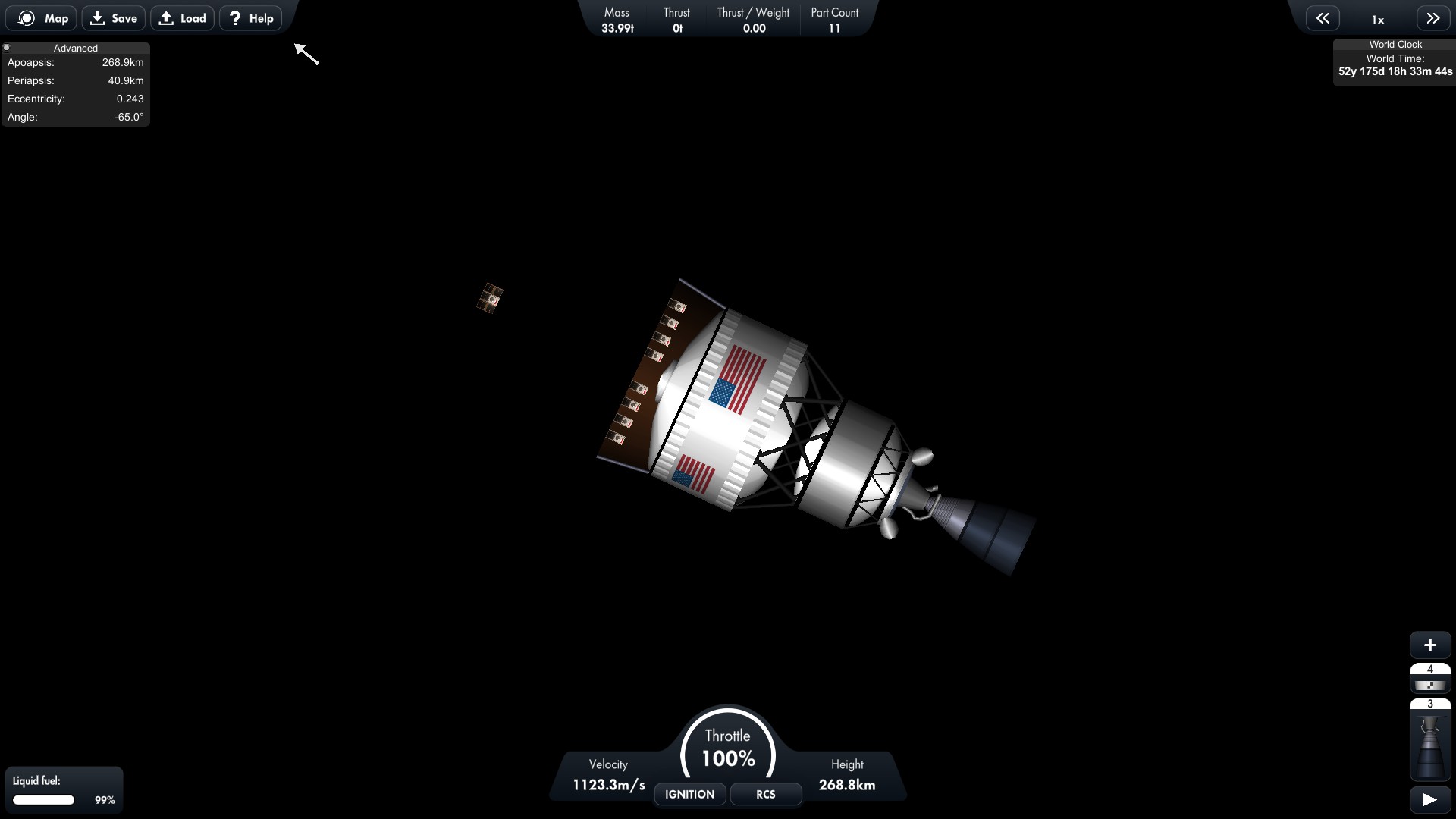Select the World Clock header

pos(1395,44)
